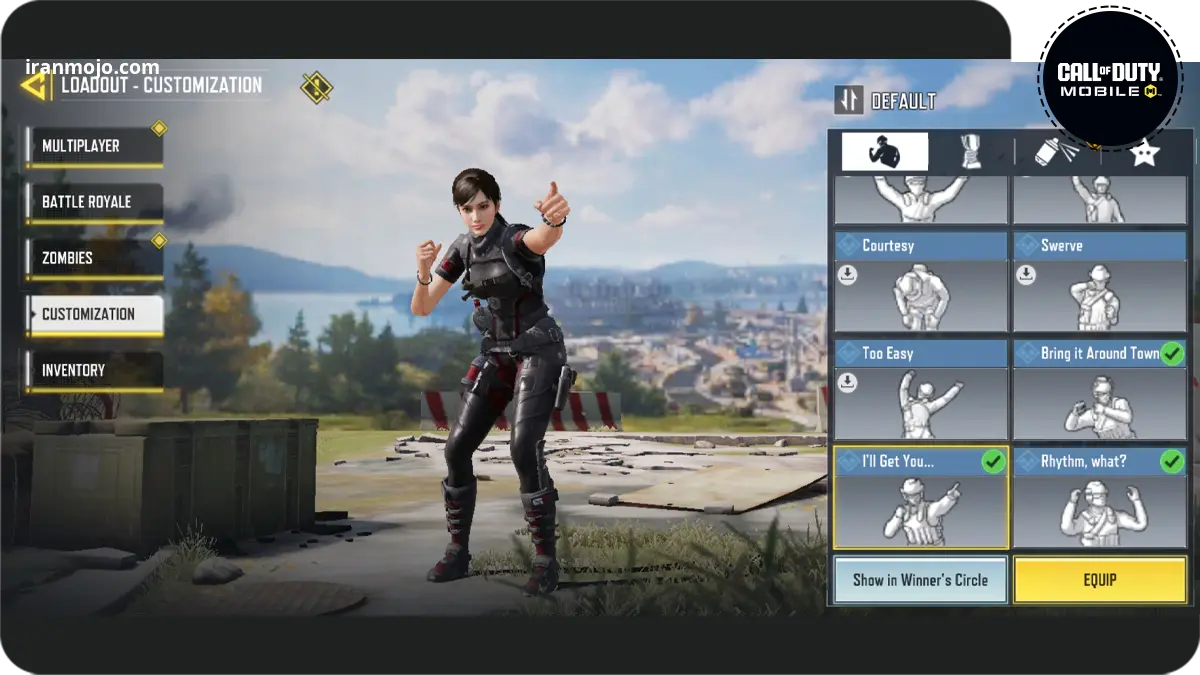The width and height of the screenshot is (1200, 675).
Task: Choose the Too Easy emote
Action: tap(920, 390)
